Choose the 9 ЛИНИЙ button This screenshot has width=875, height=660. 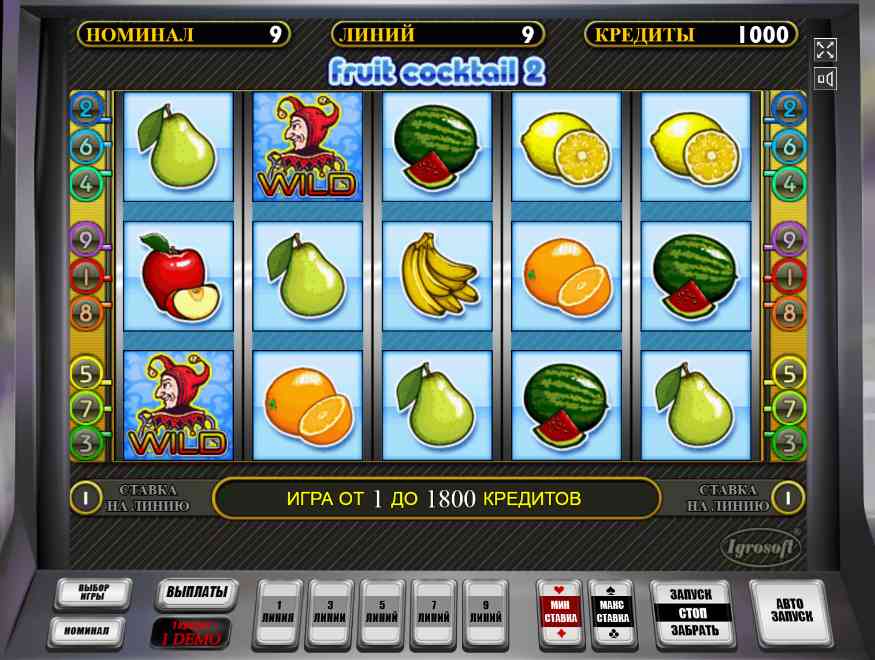(x=485, y=611)
